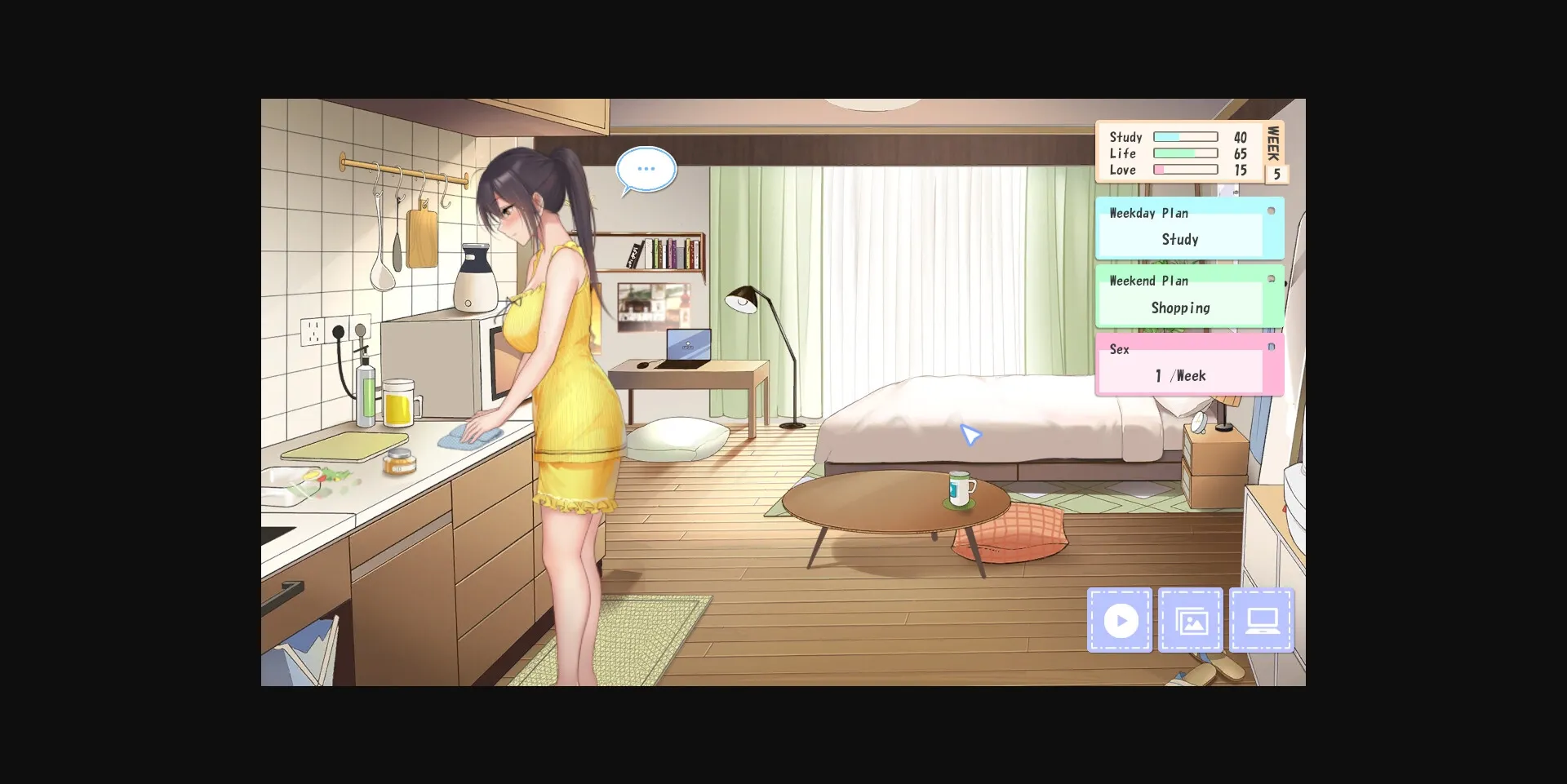This screenshot has width=1567, height=784.
Task: Select Study in the Weekday Plan
Action: 1180,239
